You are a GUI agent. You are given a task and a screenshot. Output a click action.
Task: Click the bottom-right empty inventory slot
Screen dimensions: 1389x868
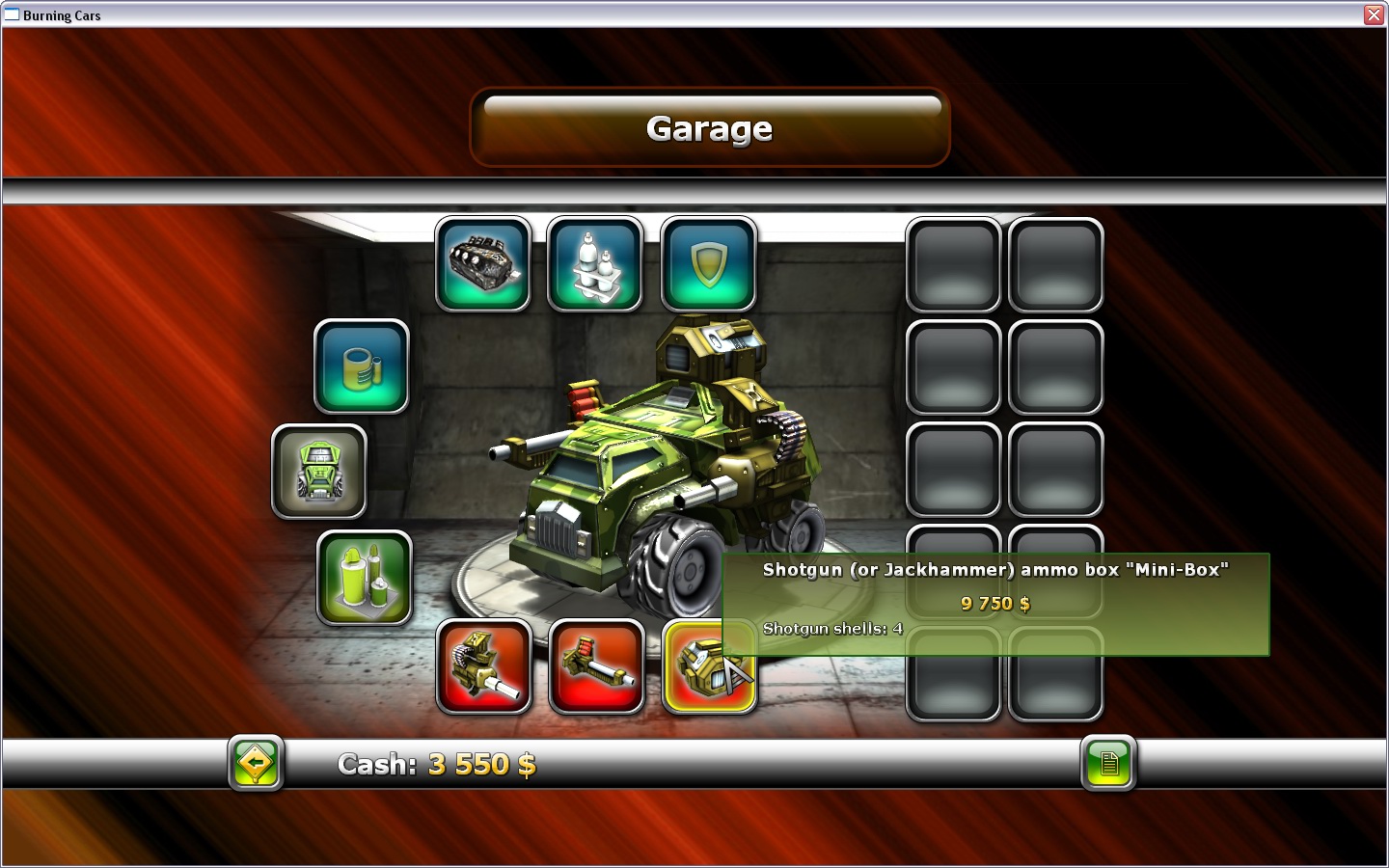[x=1055, y=675]
